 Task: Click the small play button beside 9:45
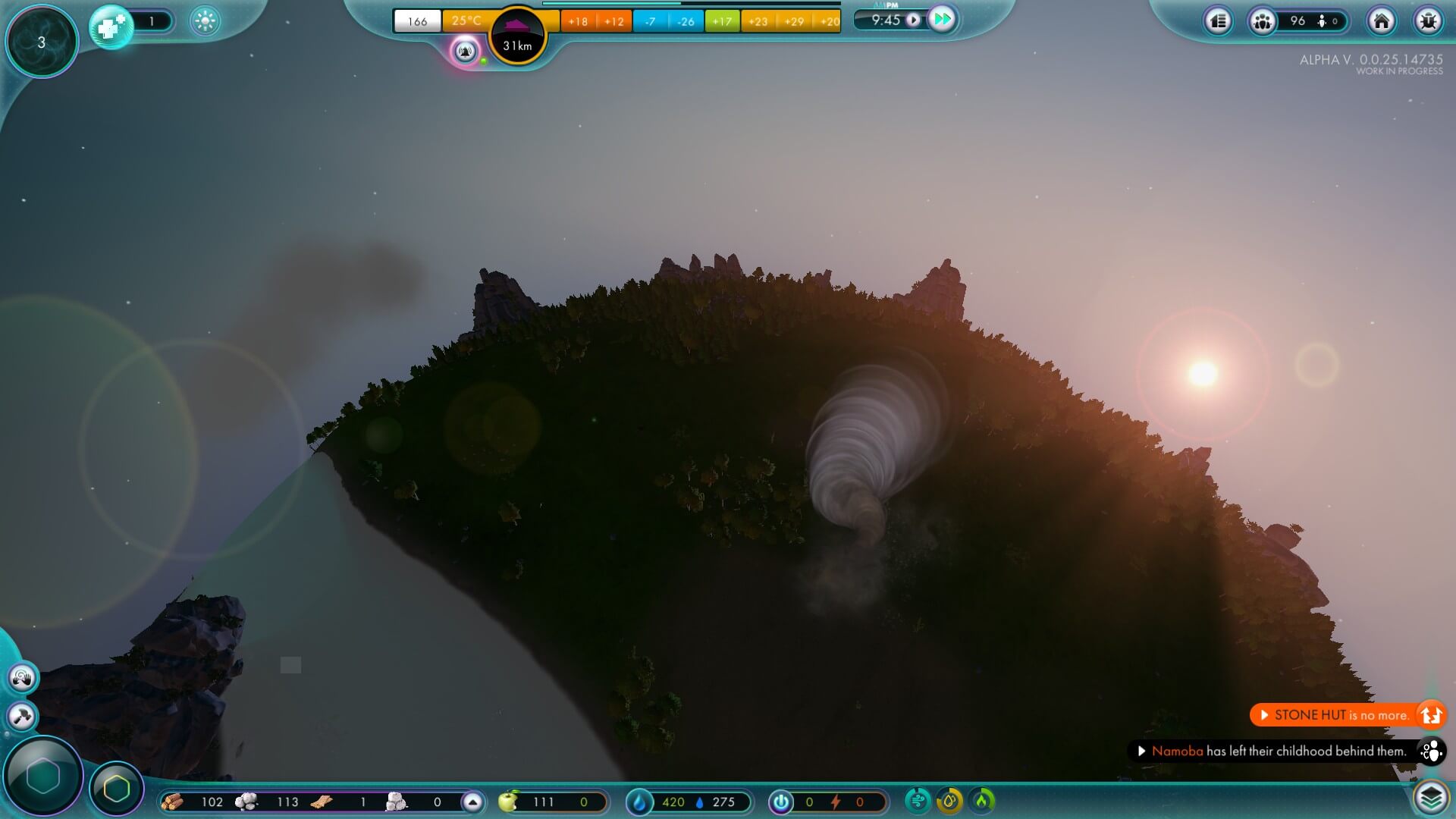pyautogui.click(x=913, y=20)
